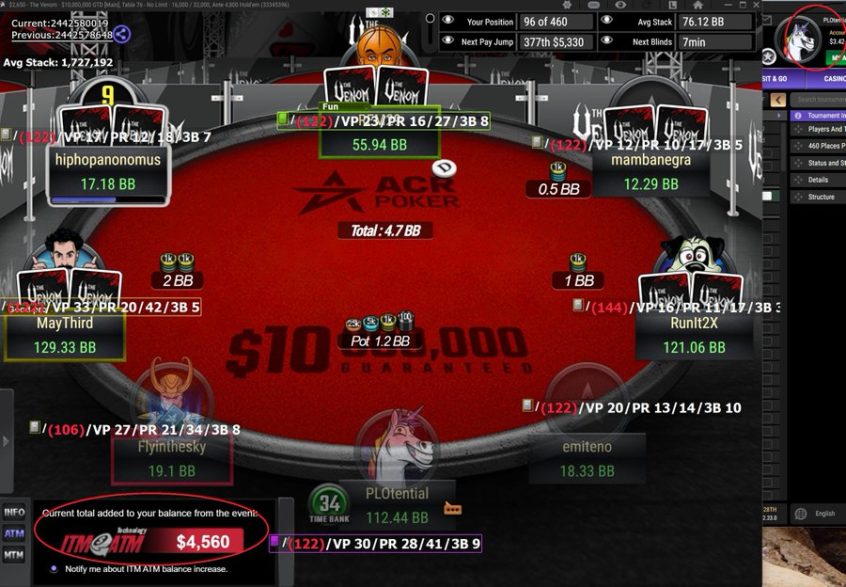Hide the Your Position stat
This screenshot has height=587, width=846.
[x=448, y=21]
